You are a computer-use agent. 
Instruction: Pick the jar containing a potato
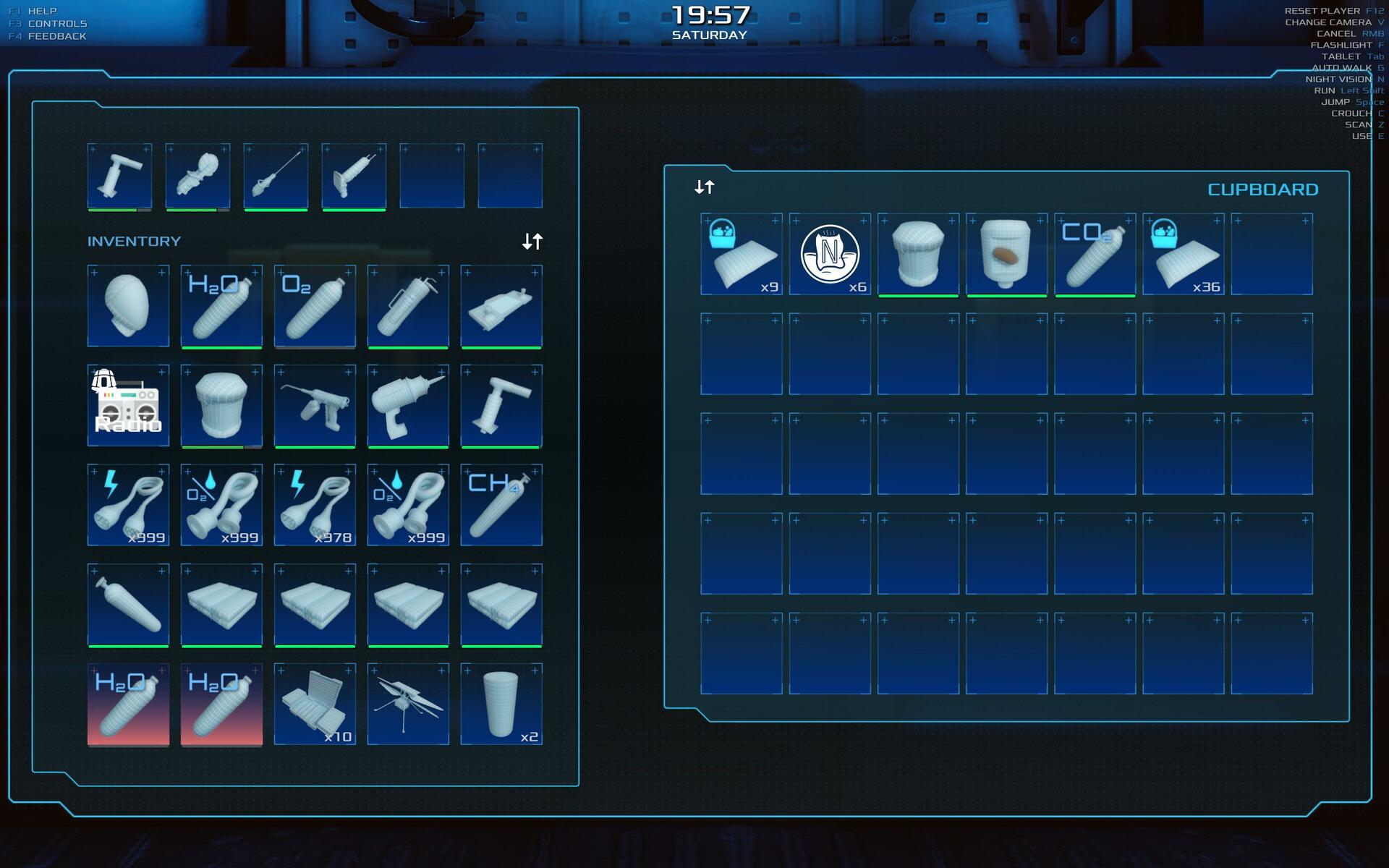click(1006, 254)
